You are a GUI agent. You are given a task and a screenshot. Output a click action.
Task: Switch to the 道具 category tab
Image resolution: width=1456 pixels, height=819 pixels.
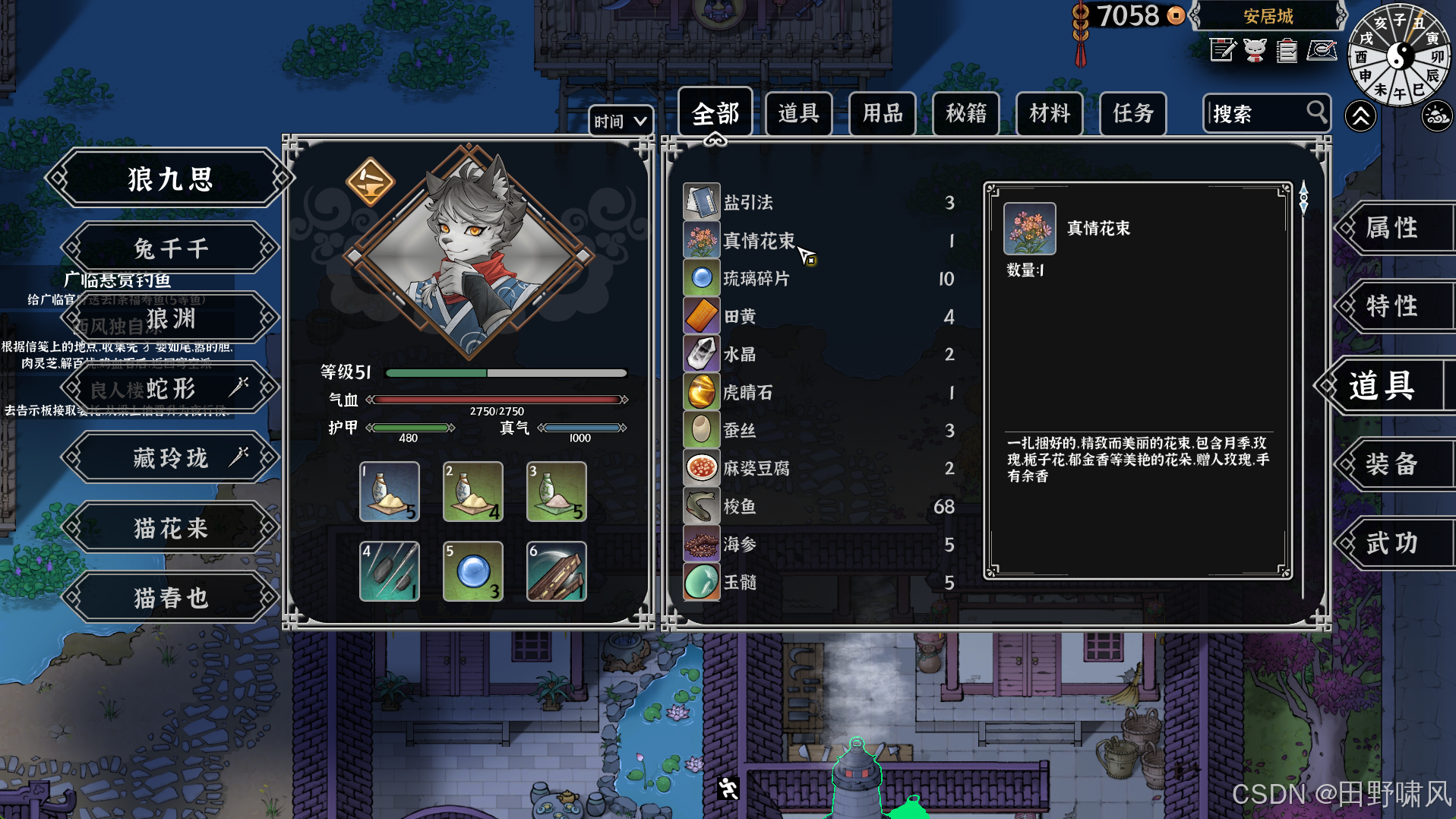point(798,114)
